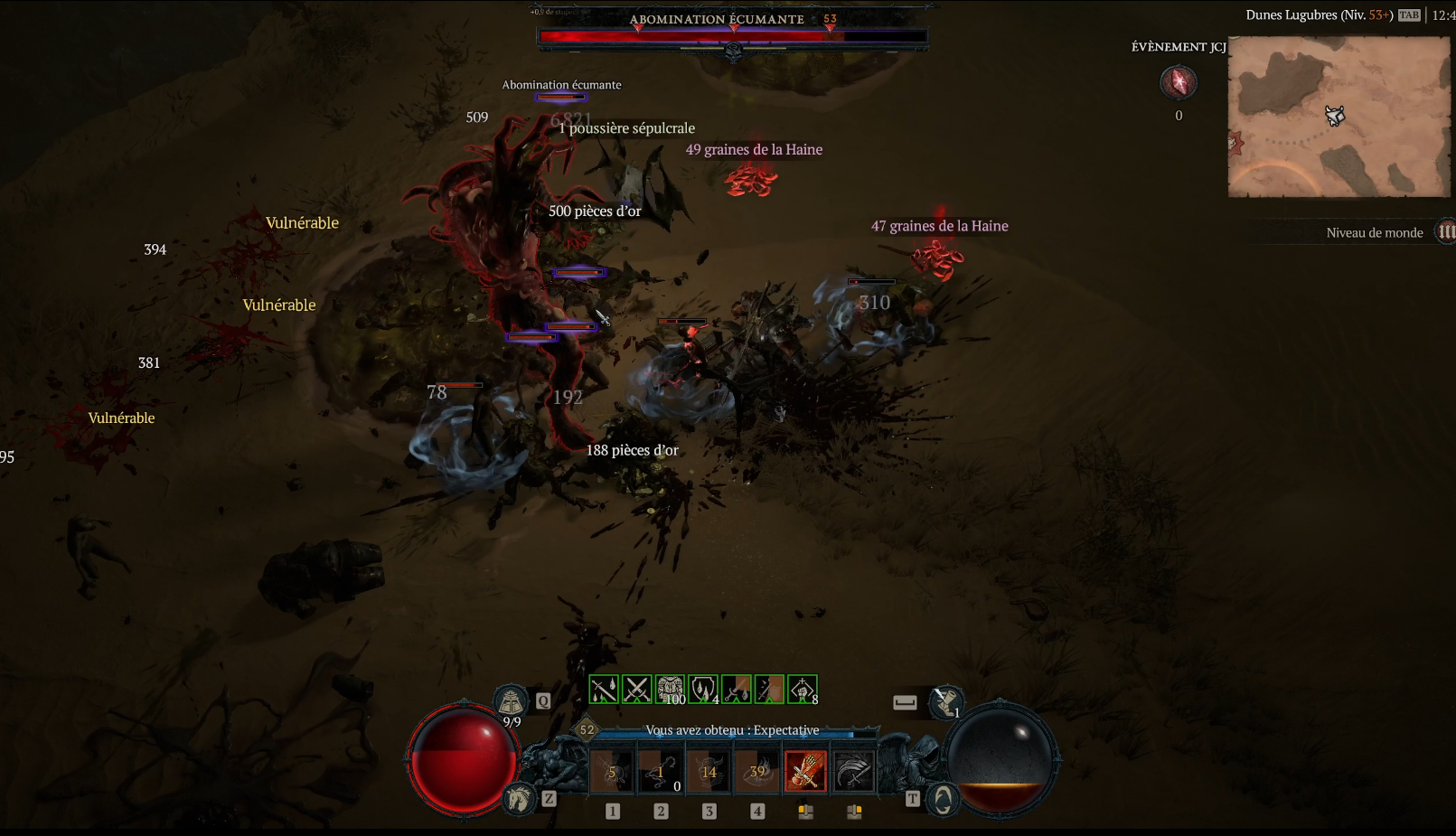Pick up the 500 pièces d'or label

pyautogui.click(x=595, y=211)
